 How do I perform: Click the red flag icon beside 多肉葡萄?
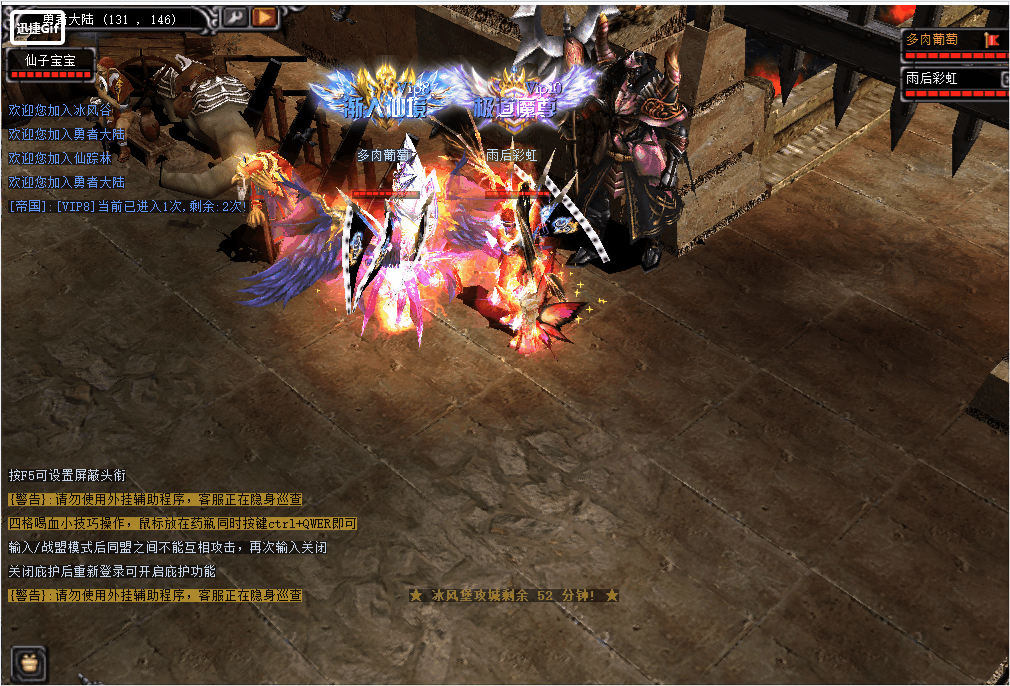coord(993,40)
